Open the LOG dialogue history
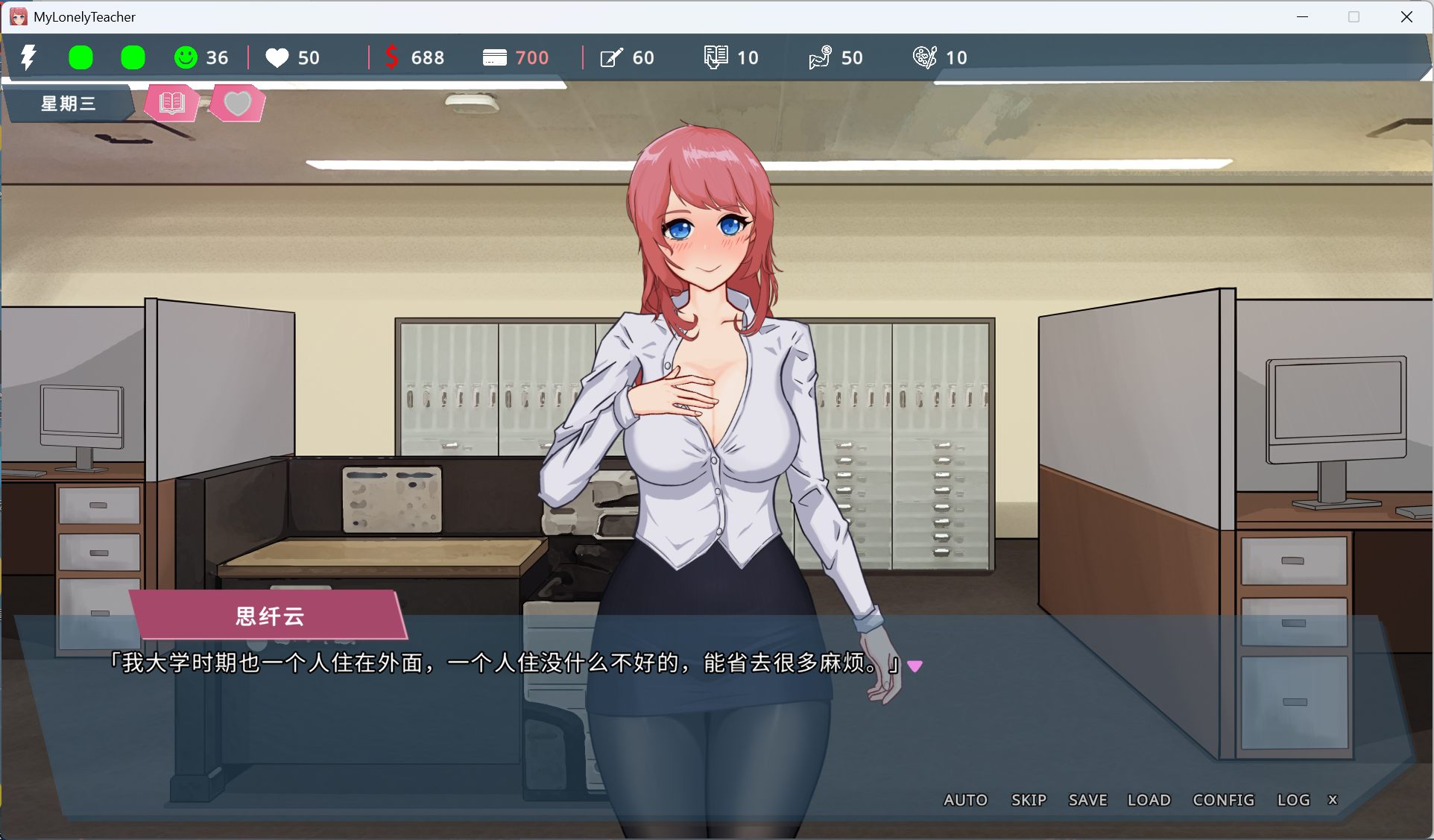Viewport: 1434px width, 840px height. 1293,800
